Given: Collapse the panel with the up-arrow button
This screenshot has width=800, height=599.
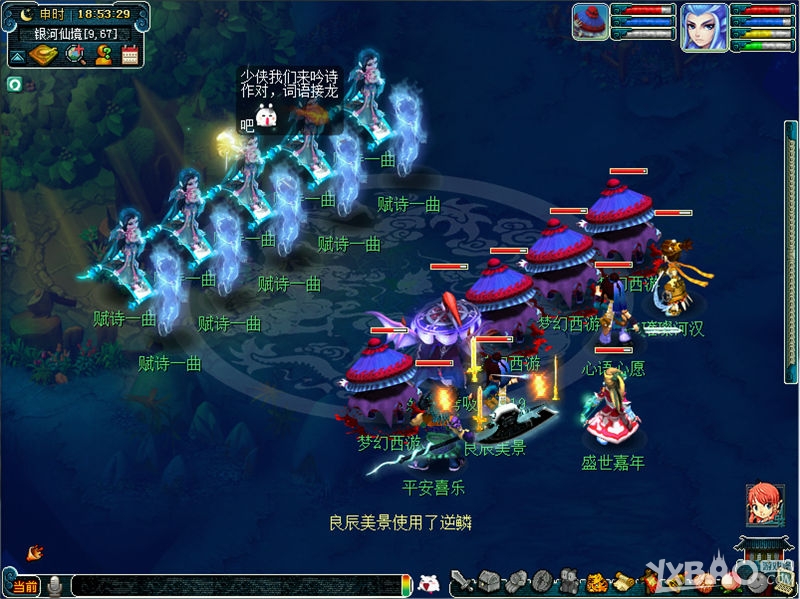Looking at the screenshot, I should pyautogui.click(x=18, y=56).
